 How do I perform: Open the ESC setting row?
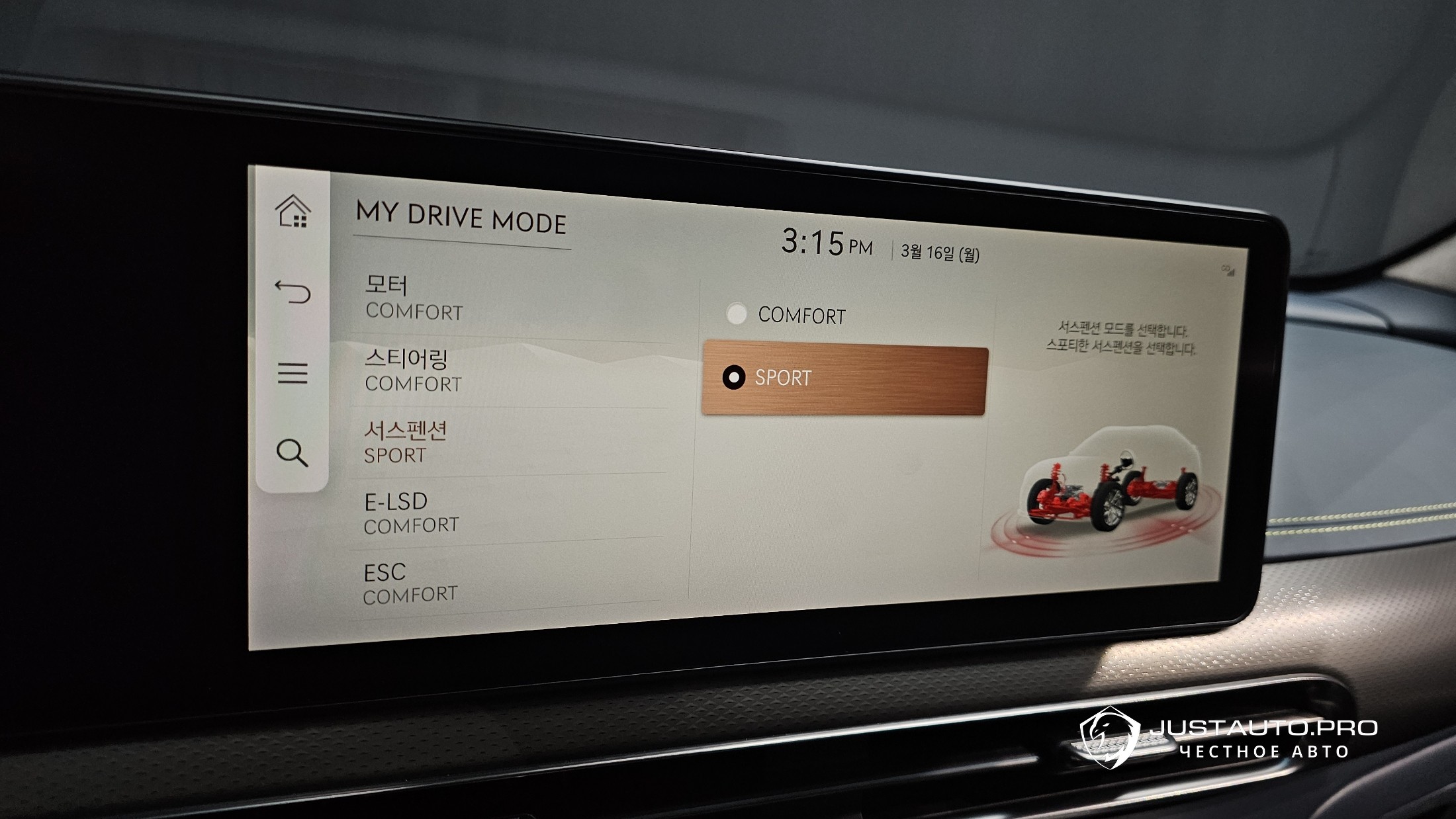(x=510, y=582)
